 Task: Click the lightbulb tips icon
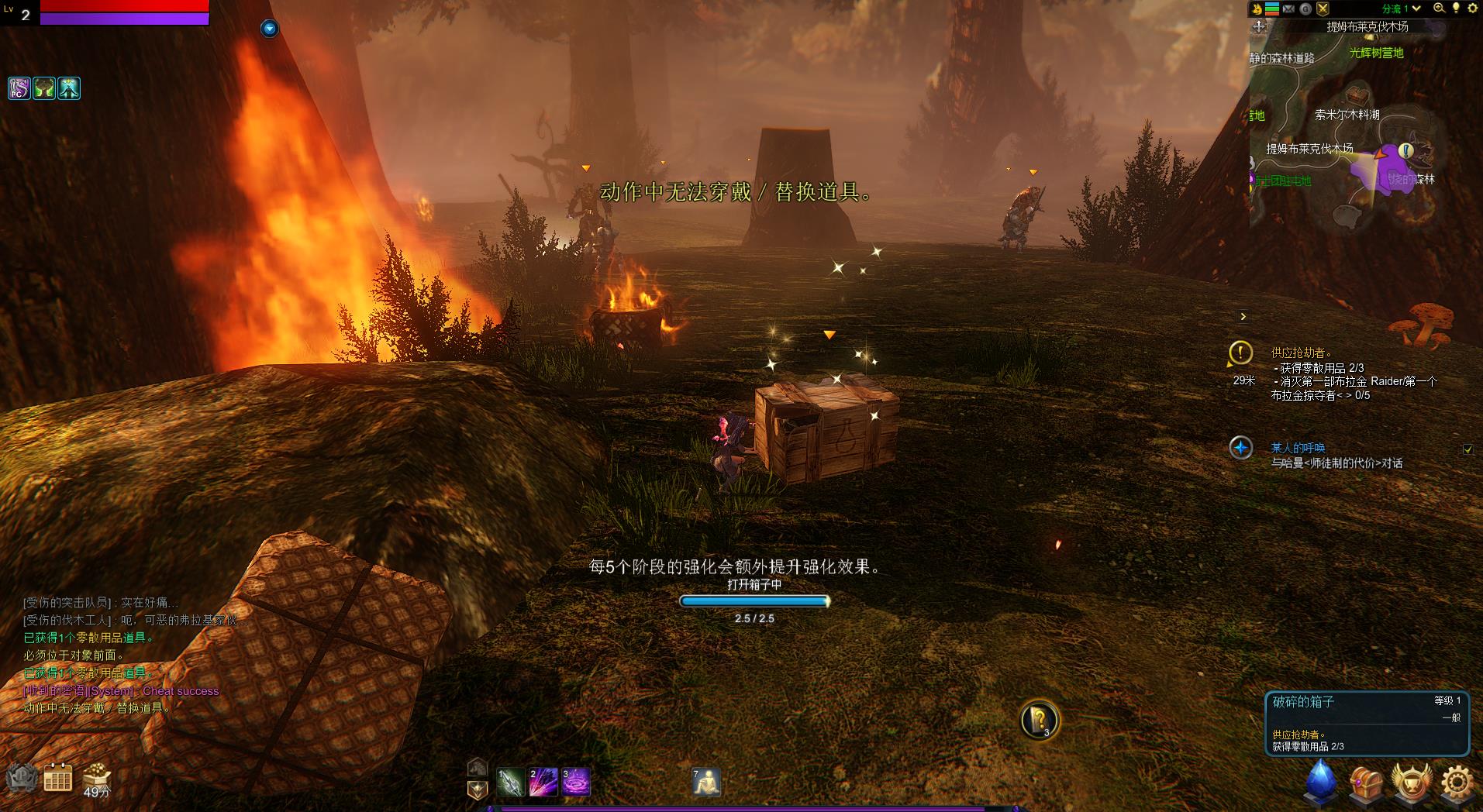[1456, 9]
